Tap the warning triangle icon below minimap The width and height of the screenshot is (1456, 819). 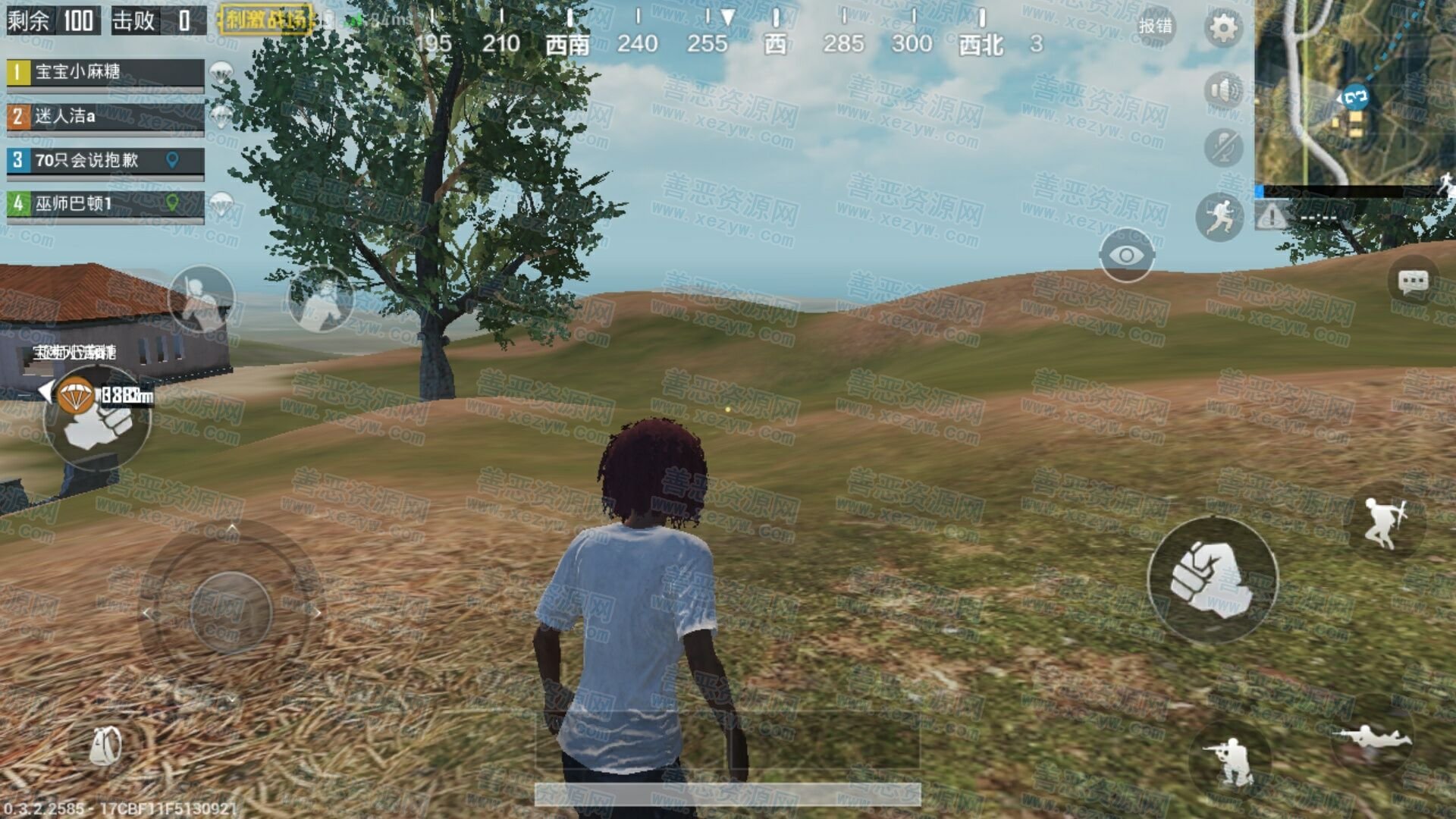pyautogui.click(x=1272, y=218)
